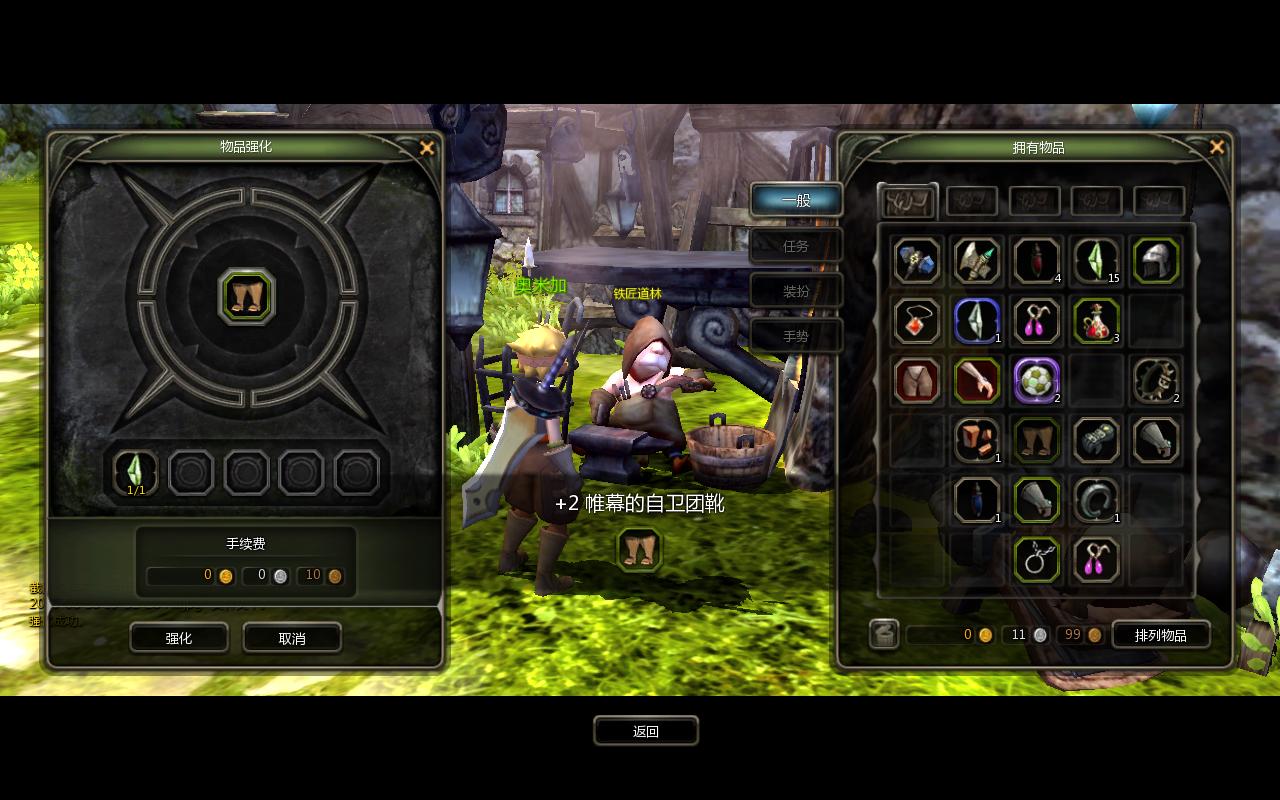The height and width of the screenshot is (800, 1280).
Task: Show the 装扮 (costume) tab
Action: coord(796,291)
